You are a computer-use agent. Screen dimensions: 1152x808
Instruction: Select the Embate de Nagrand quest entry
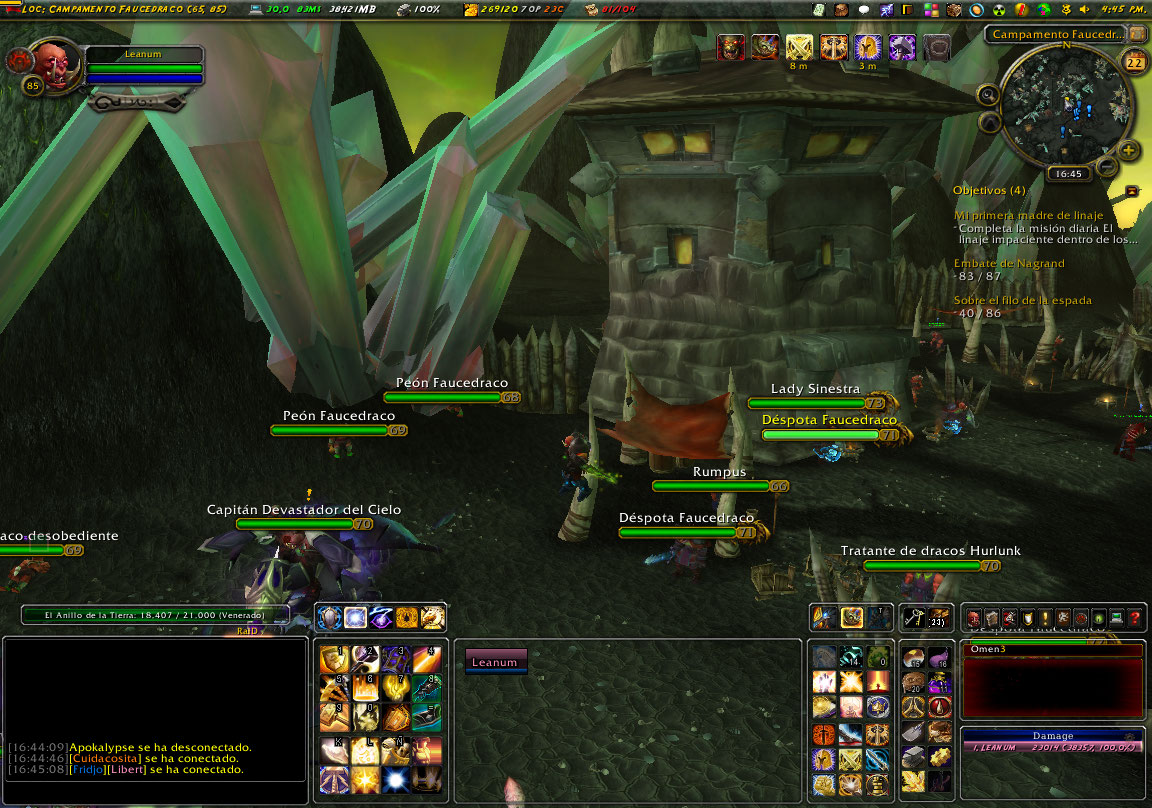click(1008, 263)
